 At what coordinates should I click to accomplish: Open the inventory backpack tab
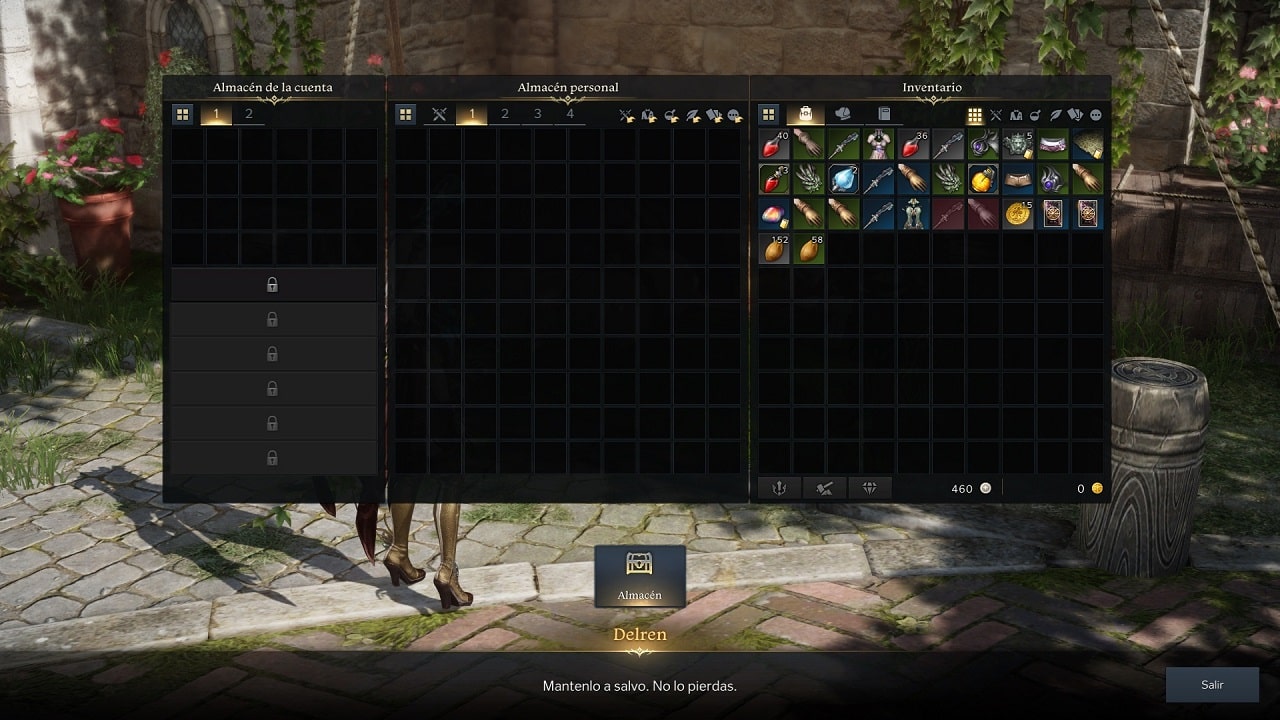pyautogui.click(x=805, y=114)
